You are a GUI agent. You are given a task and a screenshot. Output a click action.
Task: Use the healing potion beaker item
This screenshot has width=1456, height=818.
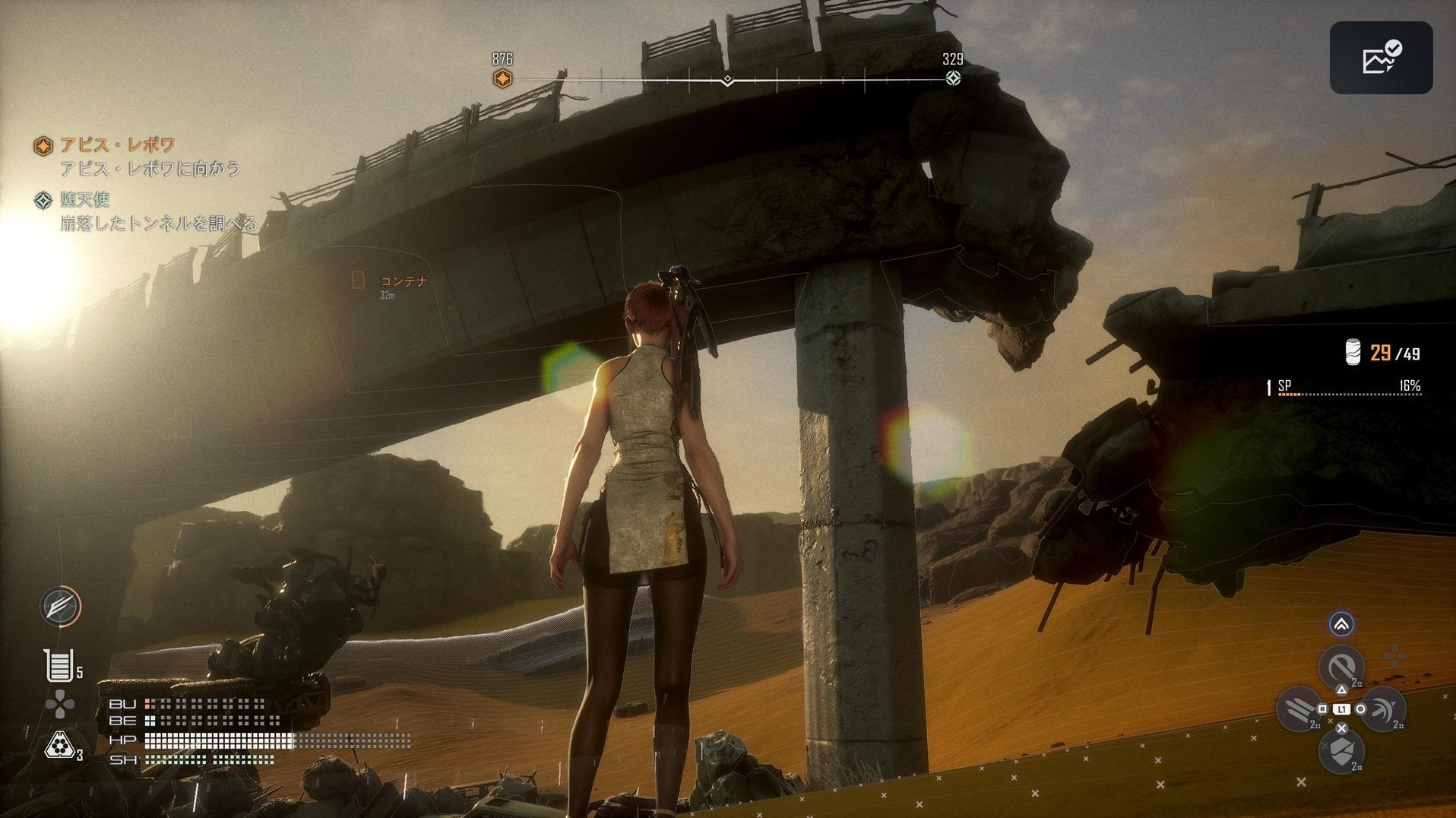point(59,665)
